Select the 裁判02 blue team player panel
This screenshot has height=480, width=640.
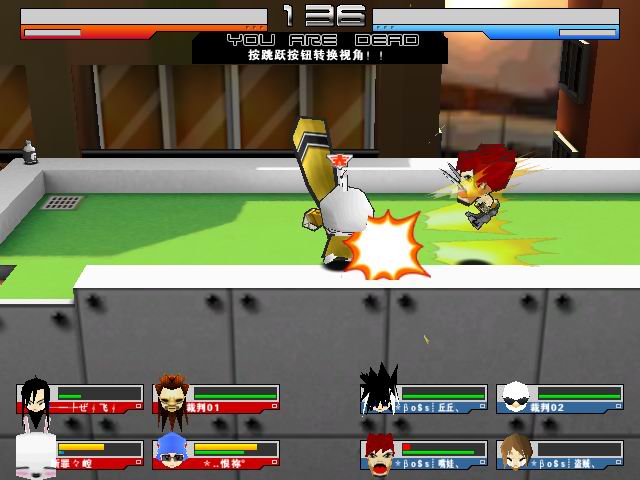pyautogui.click(x=559, y=399)
